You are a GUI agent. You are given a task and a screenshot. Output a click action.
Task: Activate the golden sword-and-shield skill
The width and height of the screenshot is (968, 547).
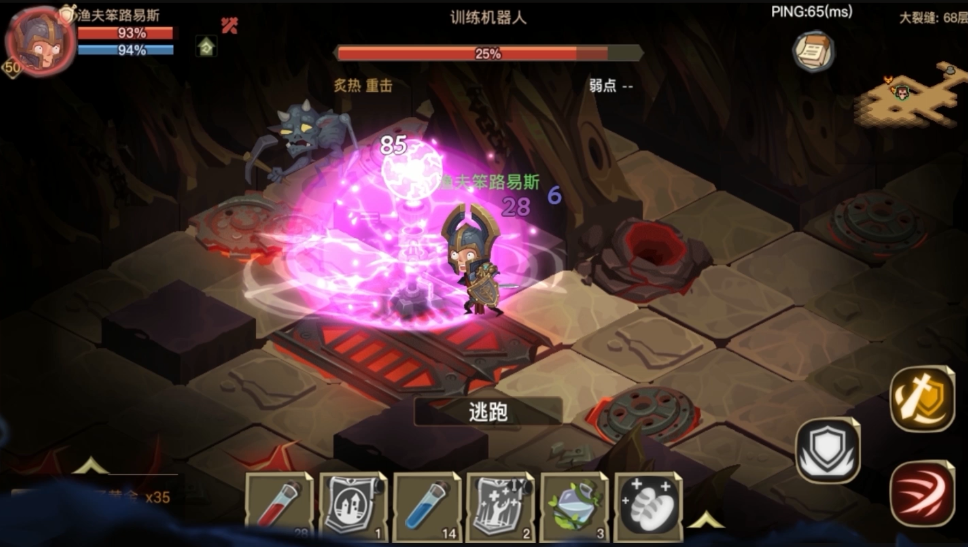click(921, 399)
